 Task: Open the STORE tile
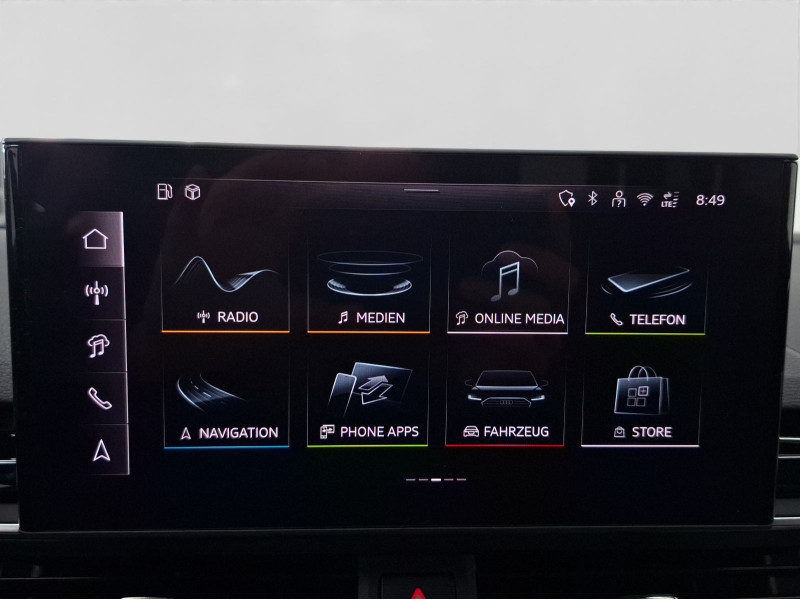(641, 400)
